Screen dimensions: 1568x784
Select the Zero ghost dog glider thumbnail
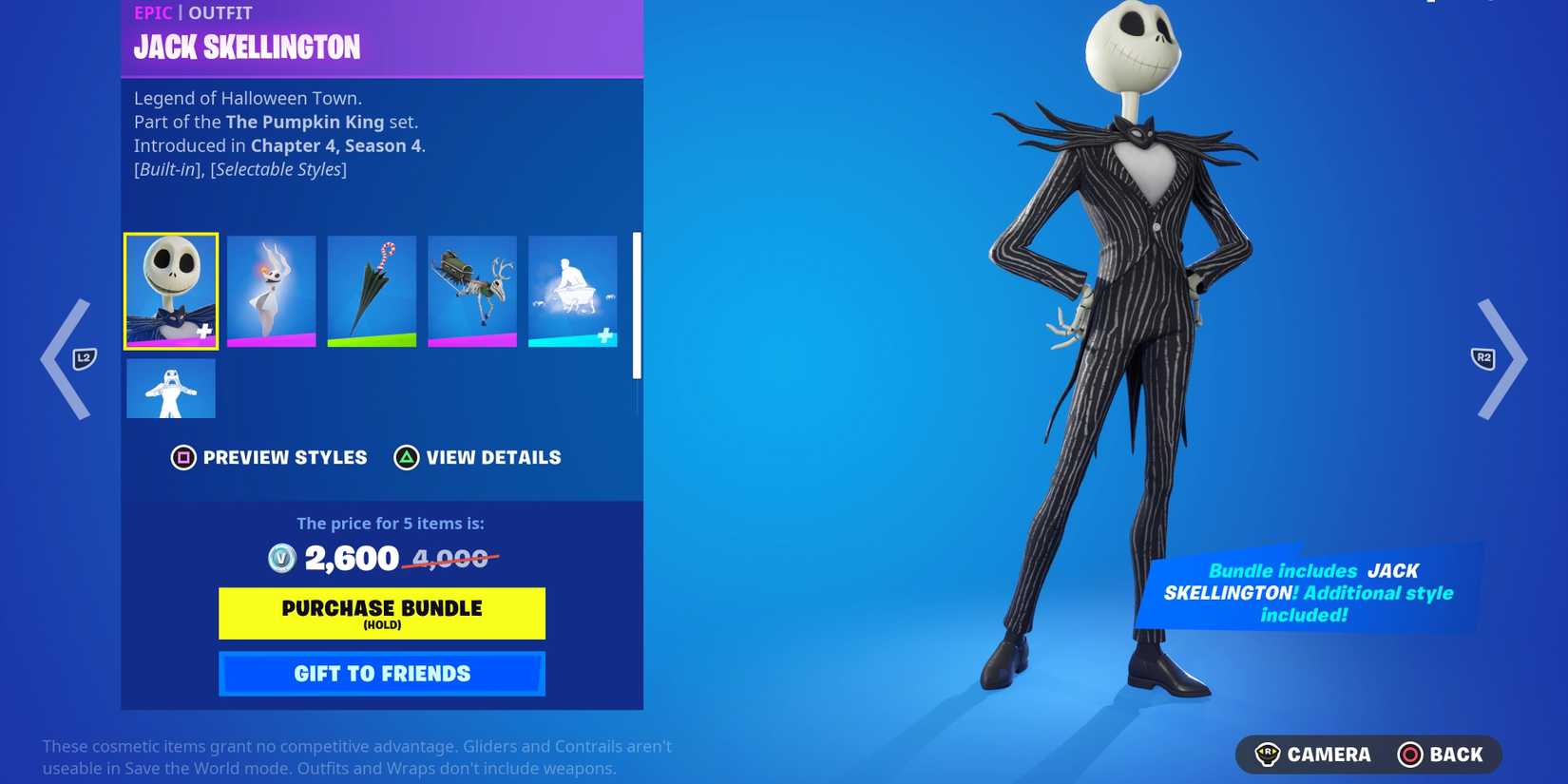[271, 290]
